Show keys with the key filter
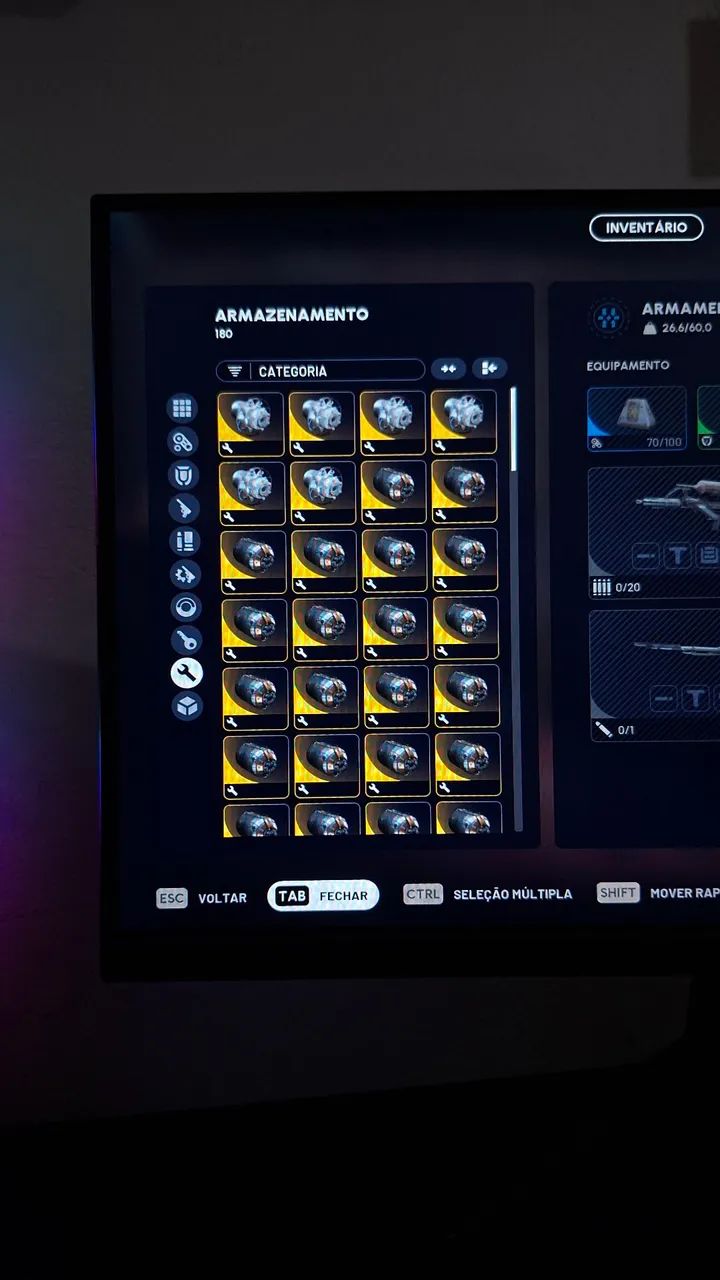Image resolution: width=720 pixels, height=1280 pixels. click(186, 641)
